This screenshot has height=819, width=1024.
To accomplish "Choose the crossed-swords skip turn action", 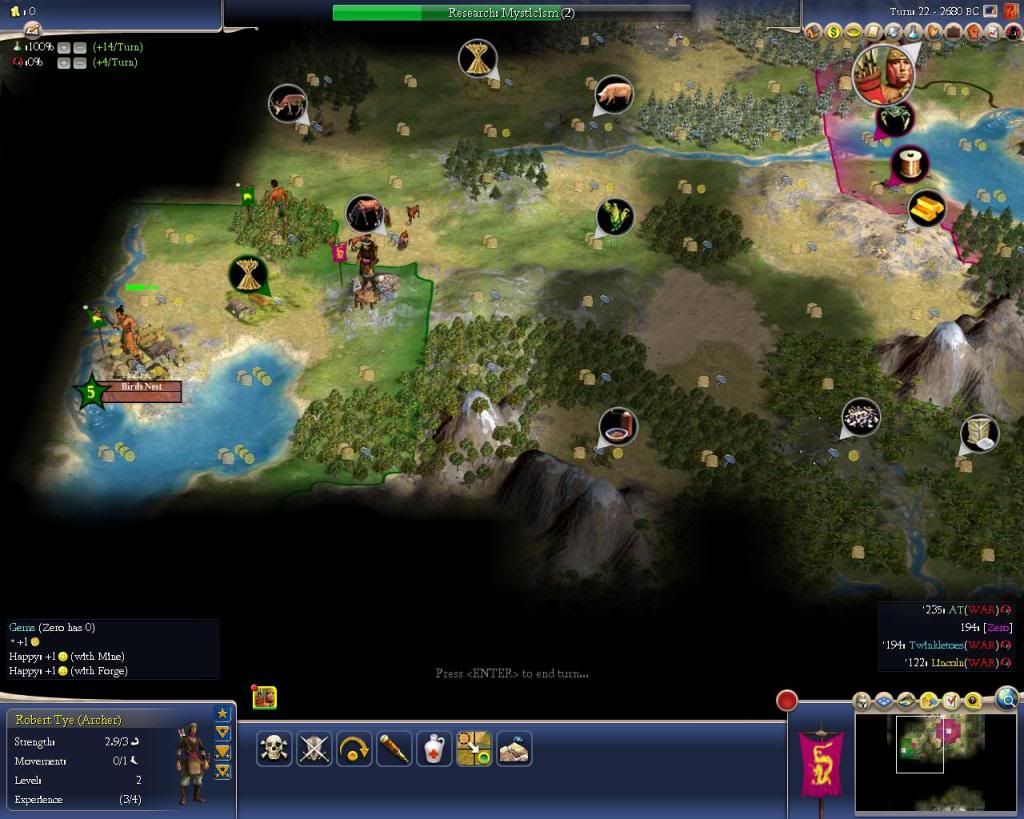I will pos(314,748).
